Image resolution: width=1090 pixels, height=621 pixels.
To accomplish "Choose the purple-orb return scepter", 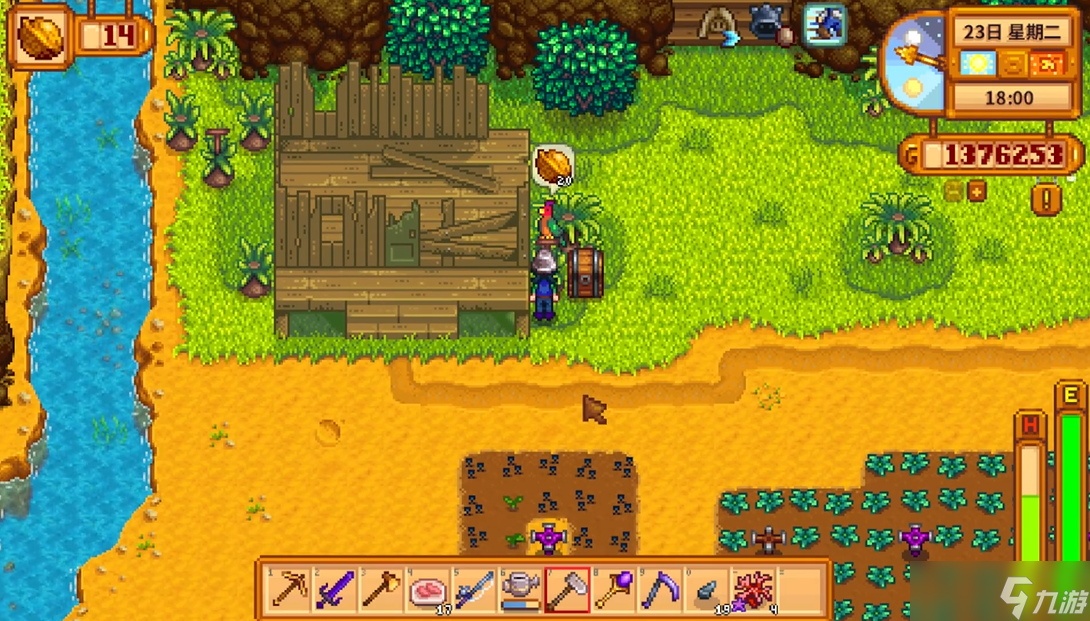I will click(x=614, y=589).
